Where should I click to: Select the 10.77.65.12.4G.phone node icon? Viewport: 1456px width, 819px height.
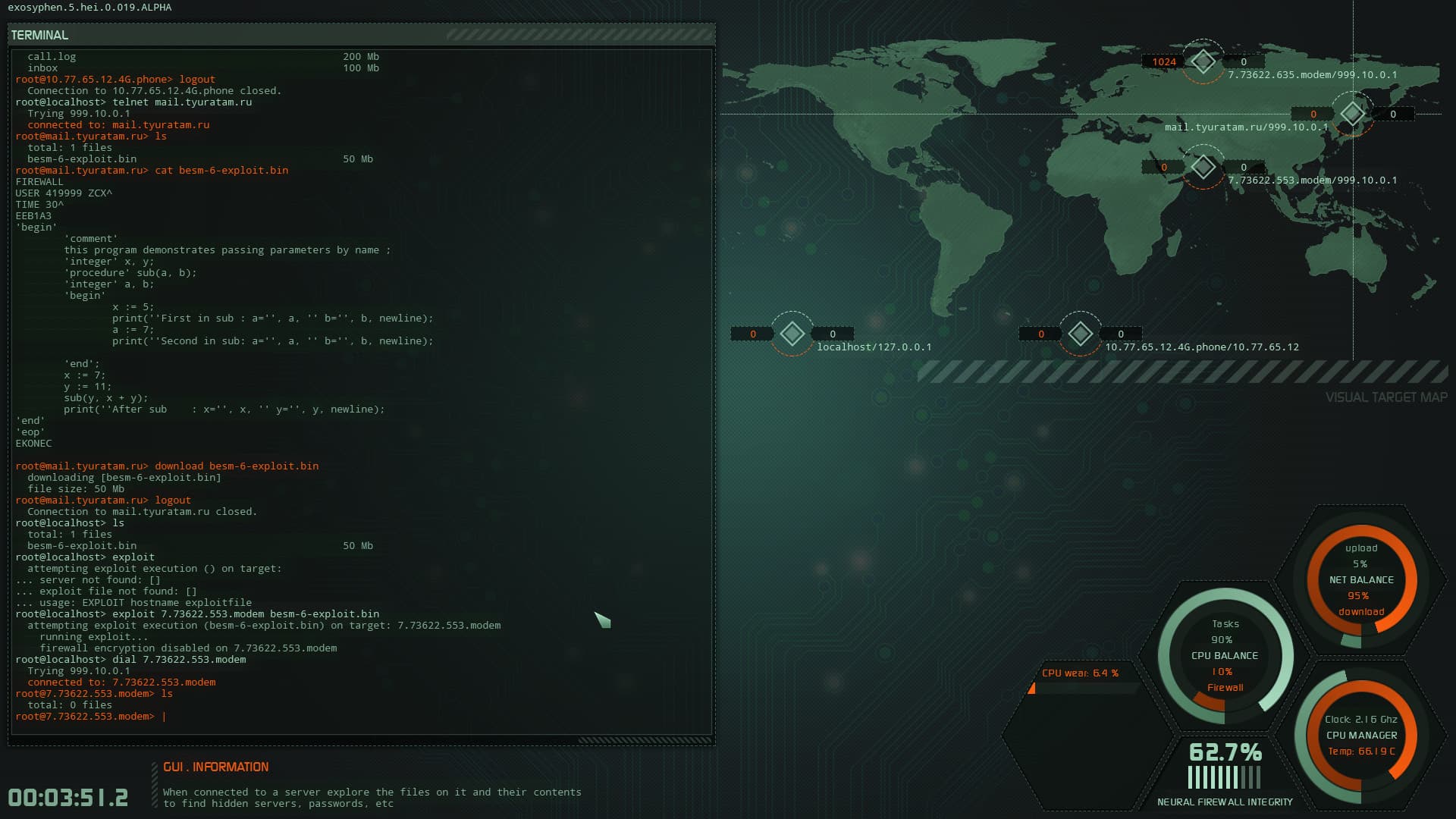pyautogui.click(x=1080, y=334)
